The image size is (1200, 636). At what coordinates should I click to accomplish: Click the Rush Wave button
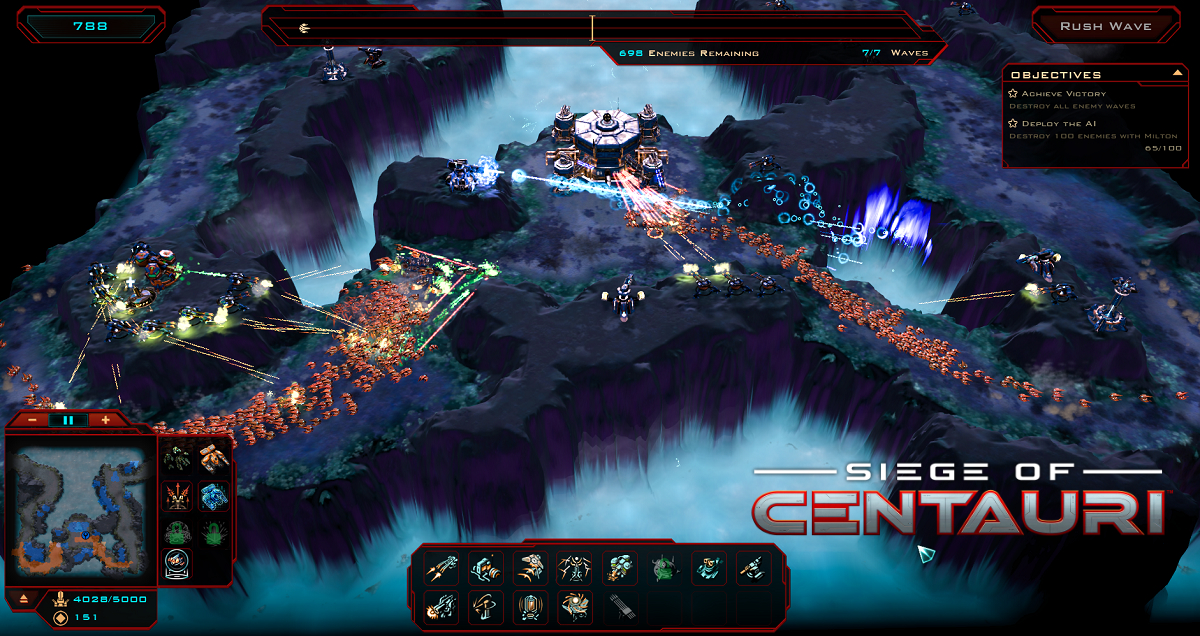[x=1105, y=26]
